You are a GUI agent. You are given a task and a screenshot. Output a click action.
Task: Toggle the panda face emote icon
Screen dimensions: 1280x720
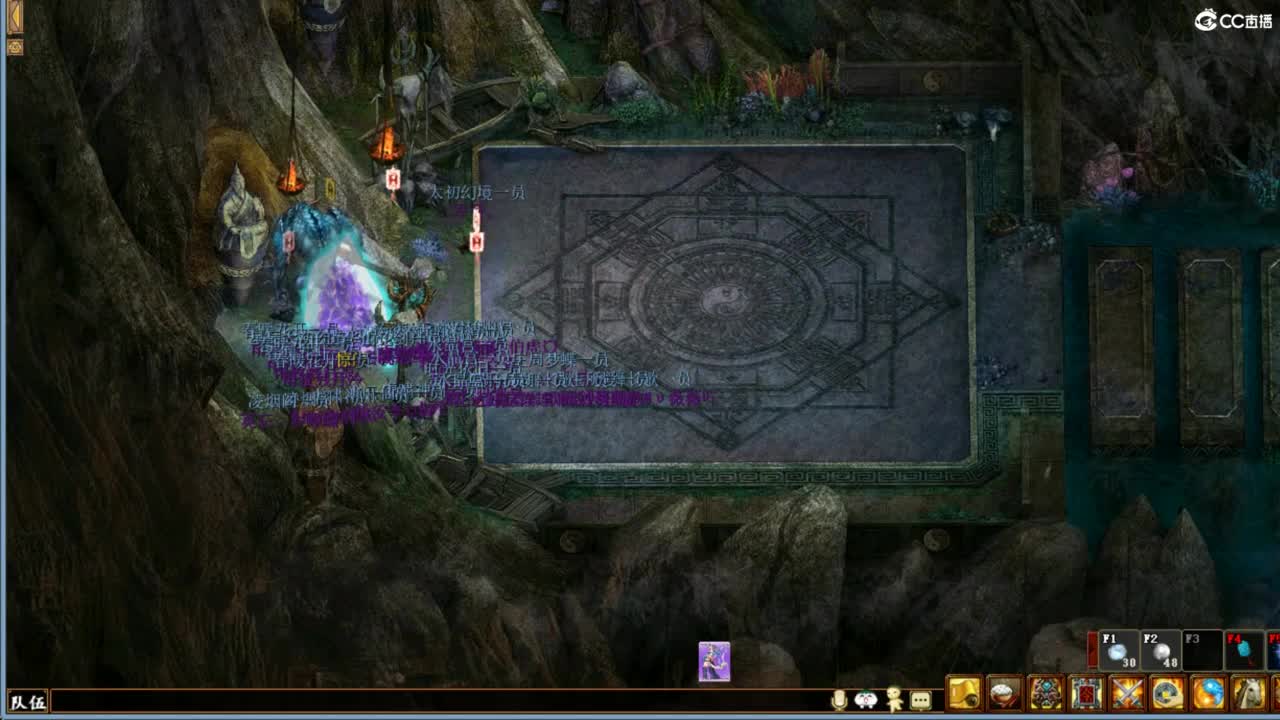click(x=867, y=699)
